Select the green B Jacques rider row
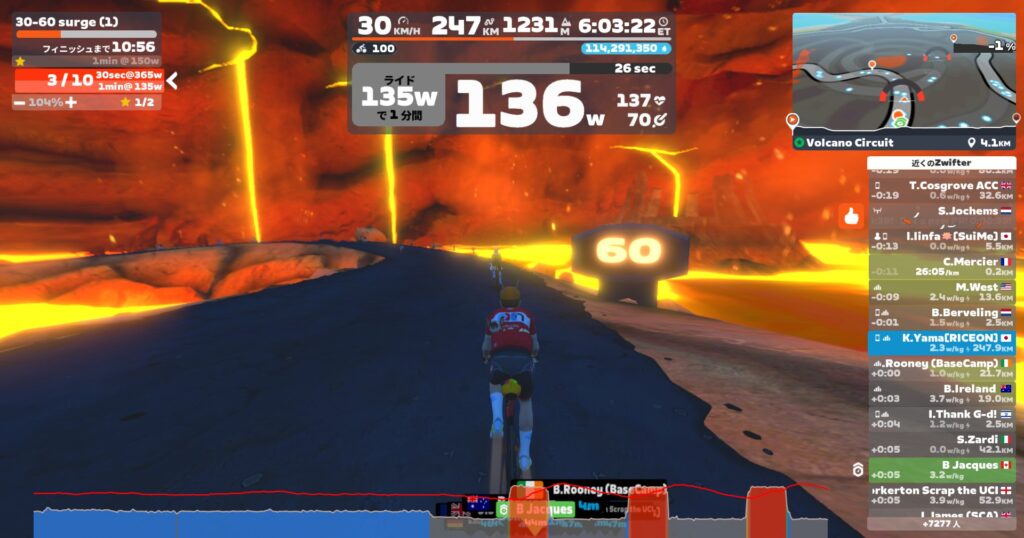1024x538 pixels. pos(942,469)
